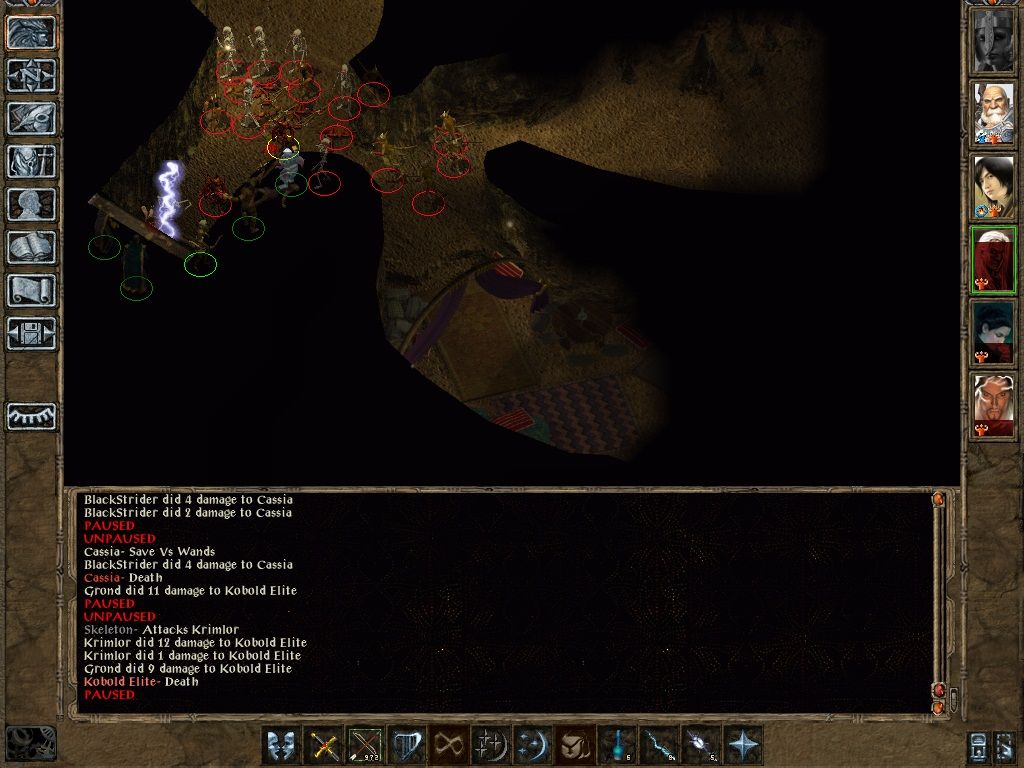Use the lightning wand quick item
The image size is (1024, 768).
pos(659,745)
